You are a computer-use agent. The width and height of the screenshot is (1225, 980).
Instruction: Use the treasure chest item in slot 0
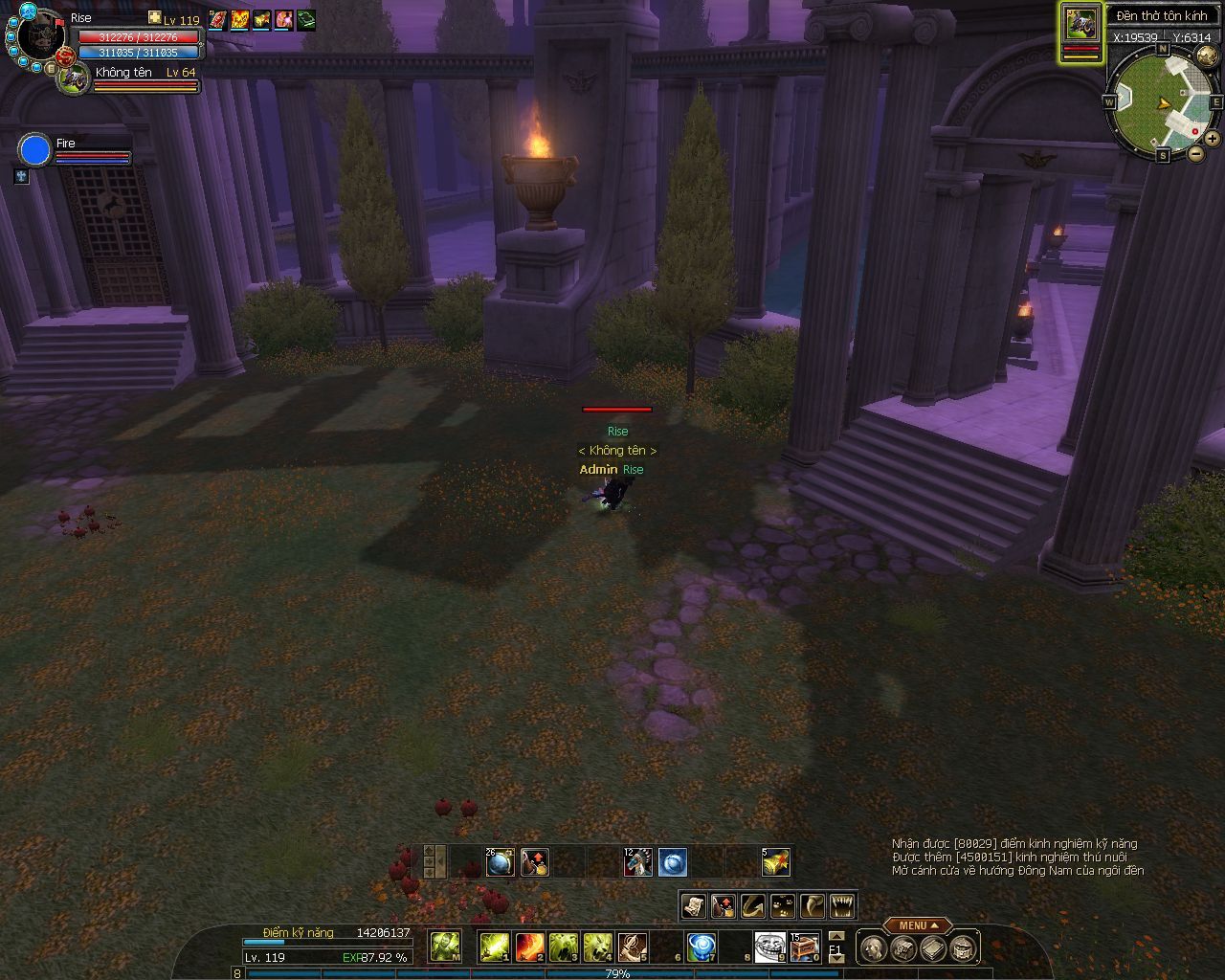tap(804, 947)
